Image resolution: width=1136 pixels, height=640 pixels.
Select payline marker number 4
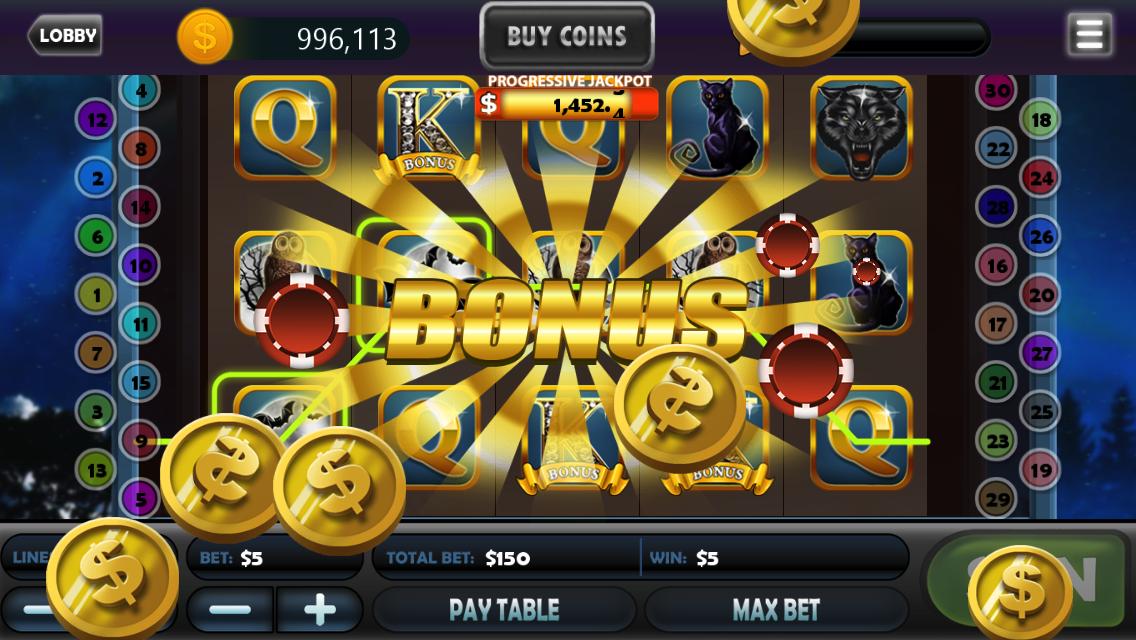(x=141, y=91)
